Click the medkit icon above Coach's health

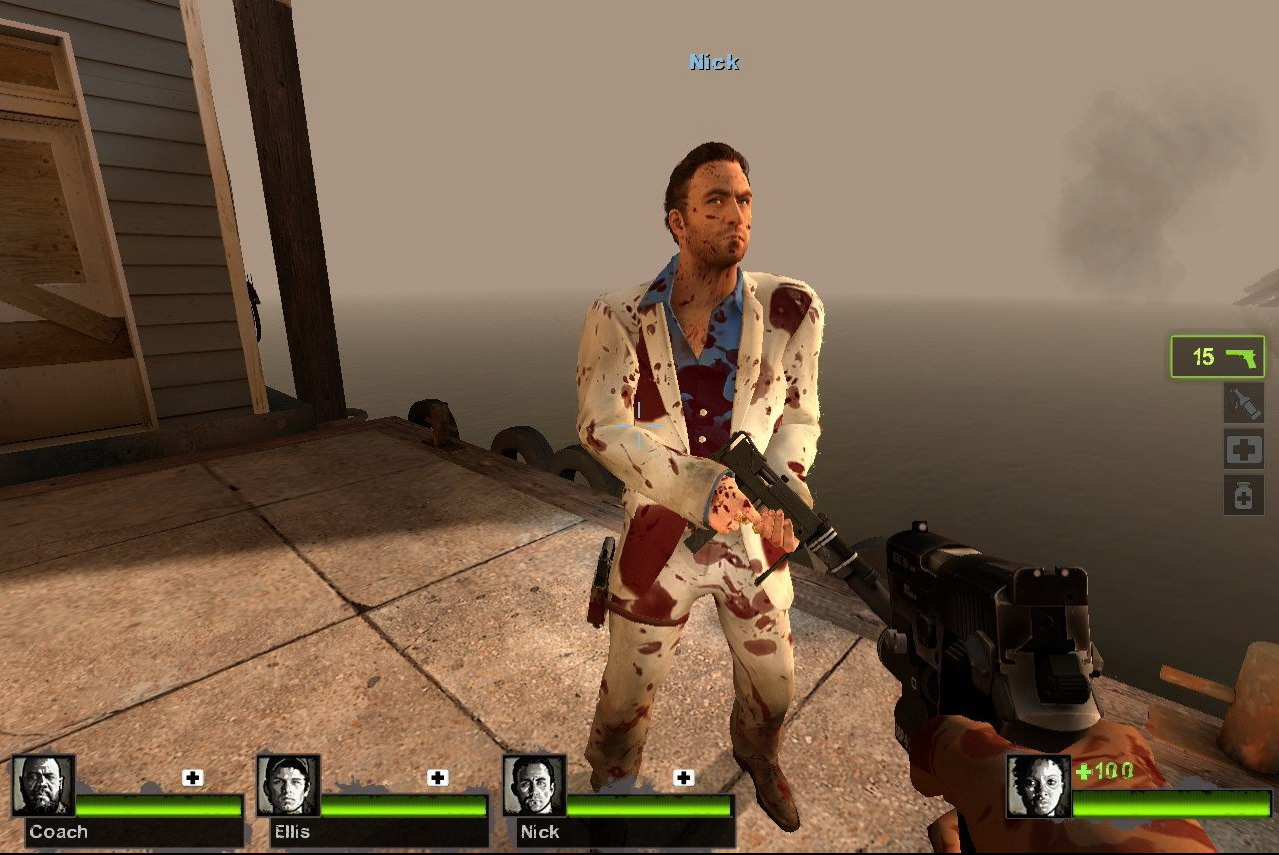(193, 777)
